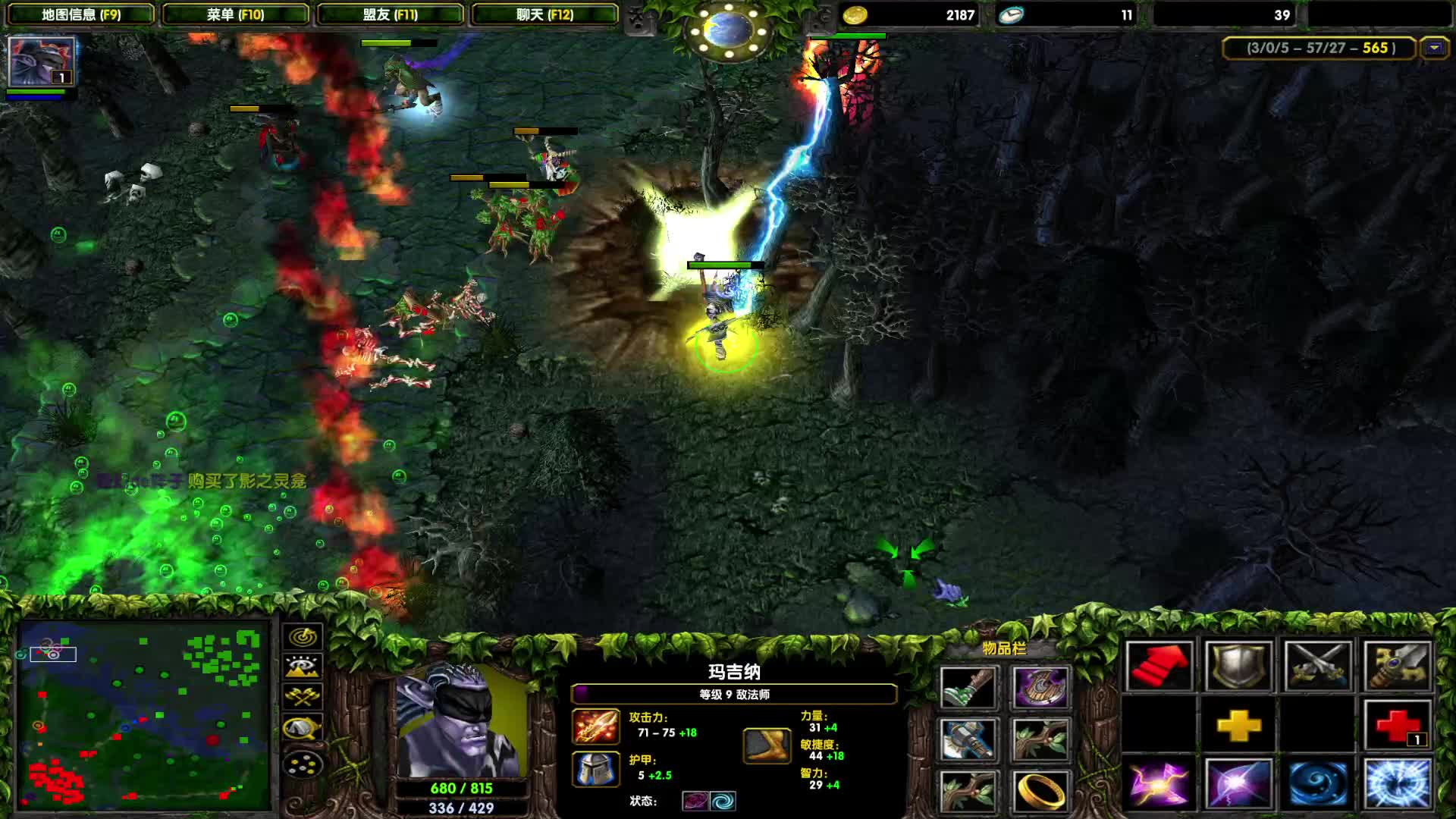The height and width of the screenshot is (819, 1456).
Task: Choose the Attack command (crossed swords)
Action: point(1317,667)
